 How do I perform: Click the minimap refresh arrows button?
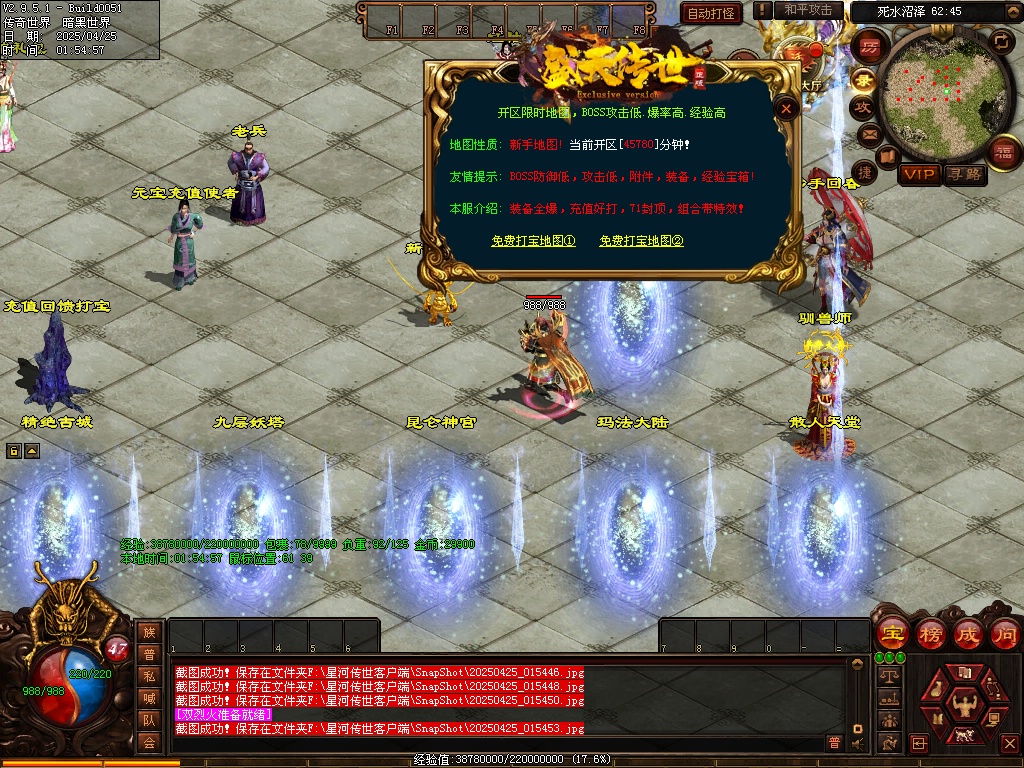[x=1001, y=40]
